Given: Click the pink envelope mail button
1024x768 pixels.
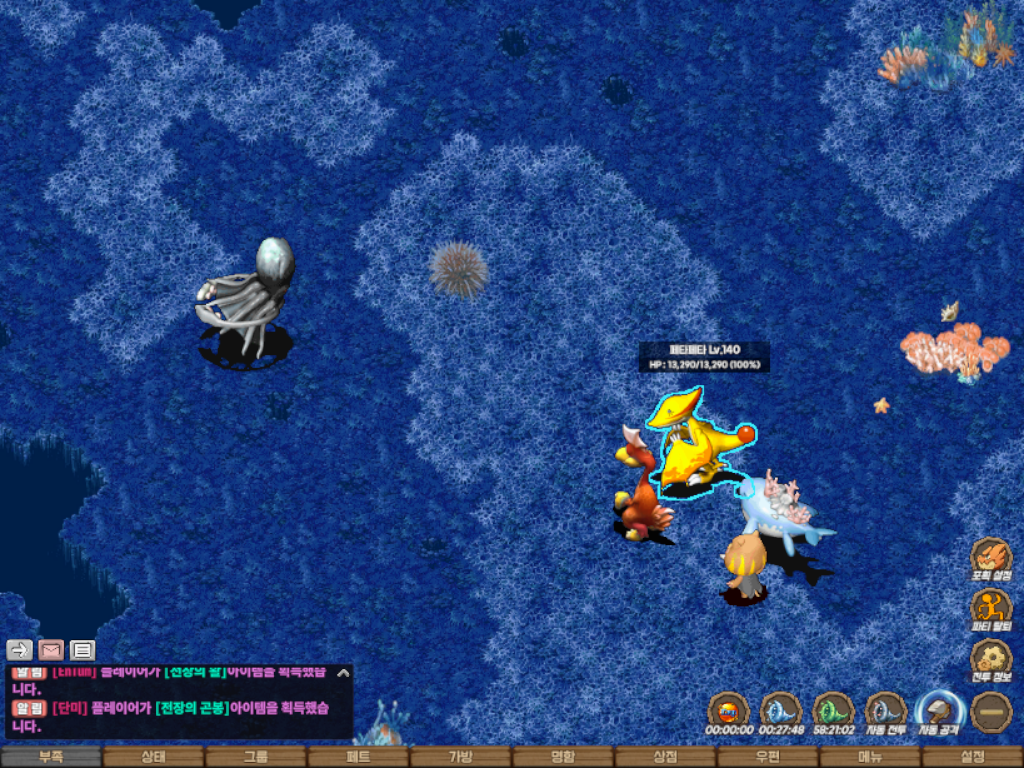Looking at the screenshot, I should click(x=51, y=650).
